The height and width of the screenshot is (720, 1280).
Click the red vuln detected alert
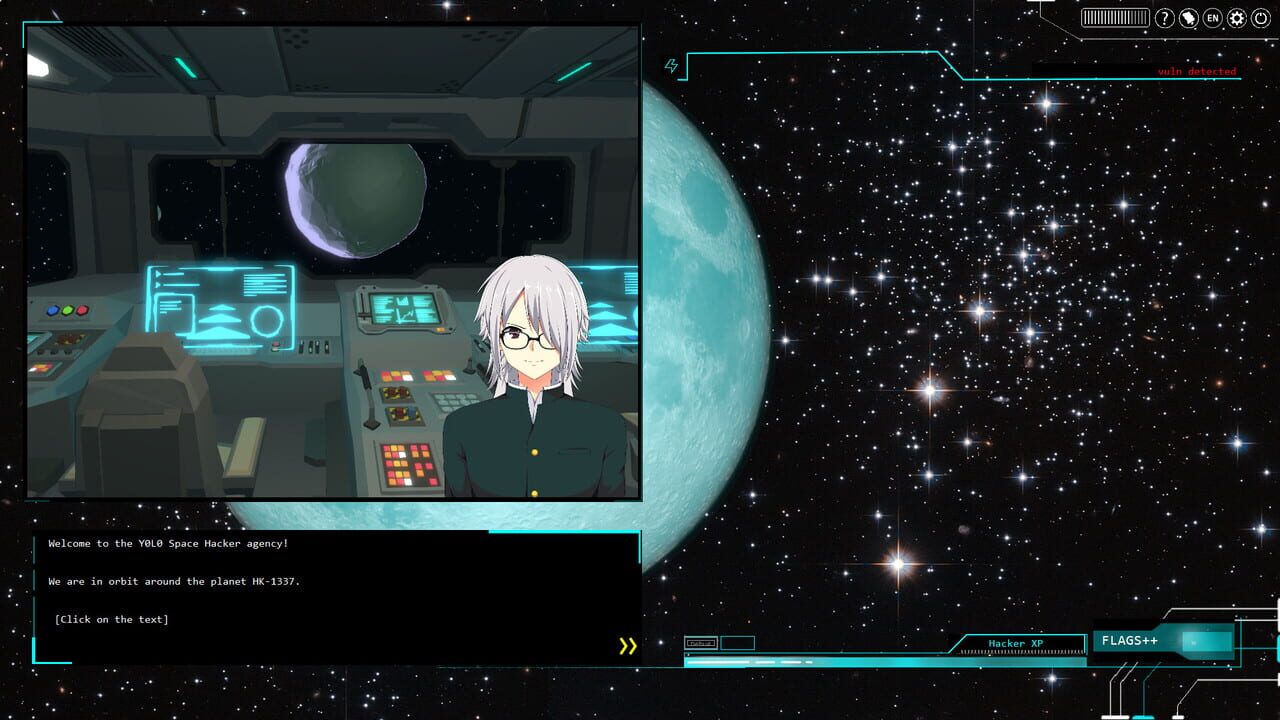1194,71
